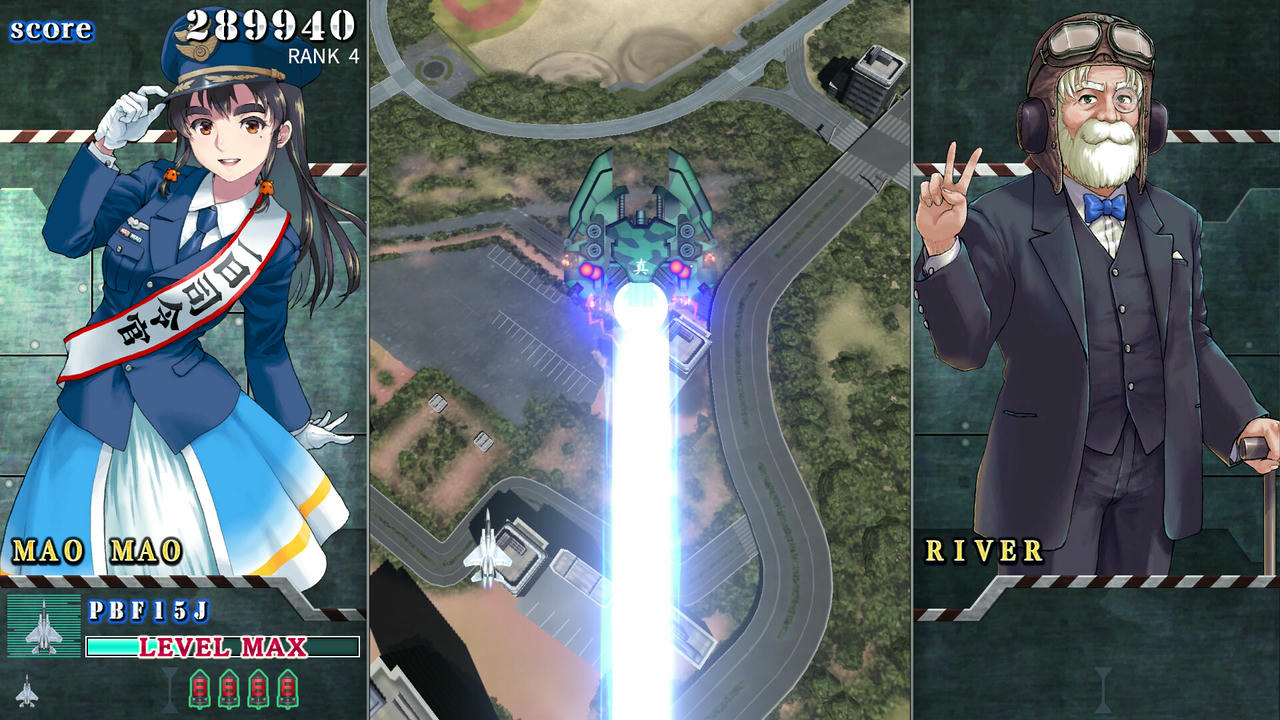This screenshot has height=720, width=1280.
Task: Click the first bomb stock icon
Action: [200, 688]
